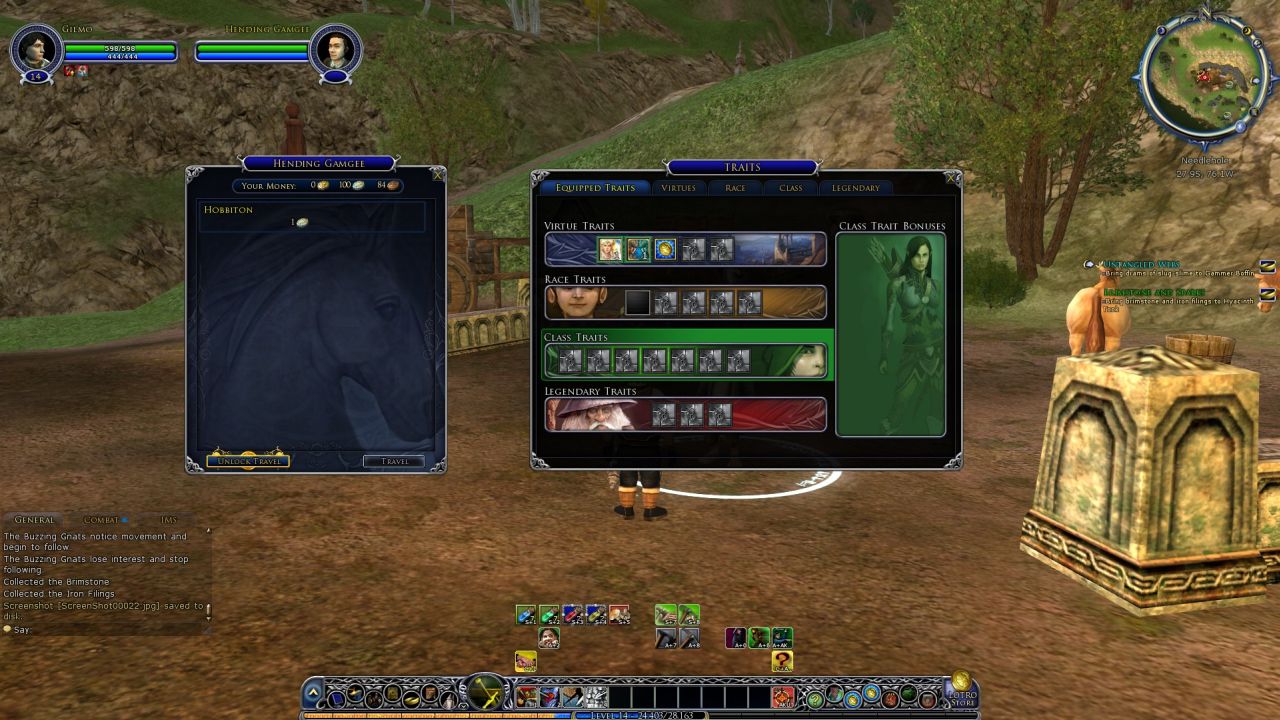1280x720 pixels.
Task: Unlock travel with the Unlock Travel button
Action: click(x=248, y=461)
